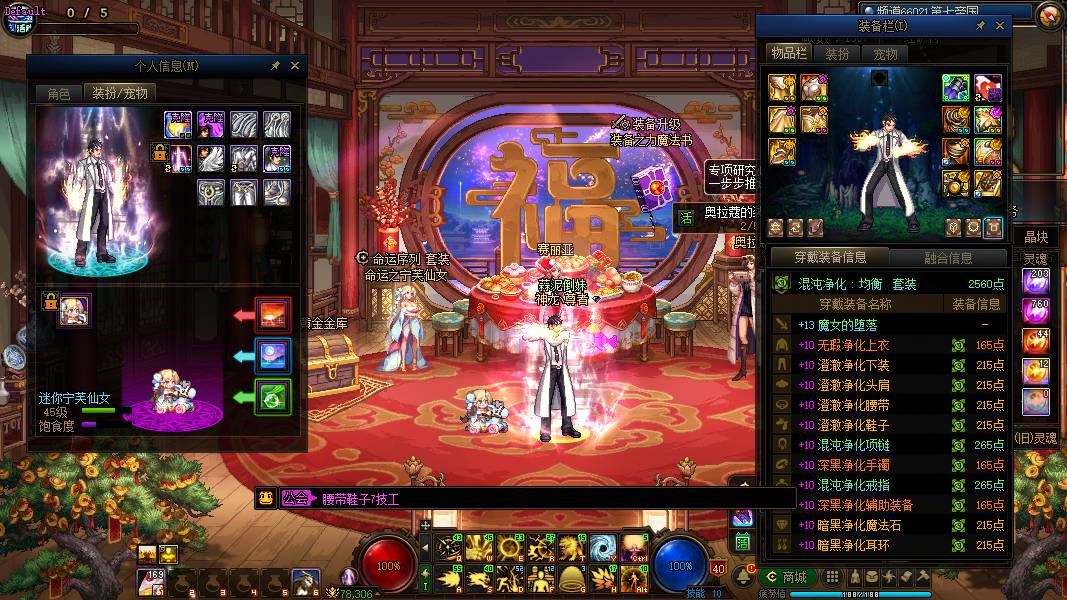Click the red sunset pet button

coord(273,315)
